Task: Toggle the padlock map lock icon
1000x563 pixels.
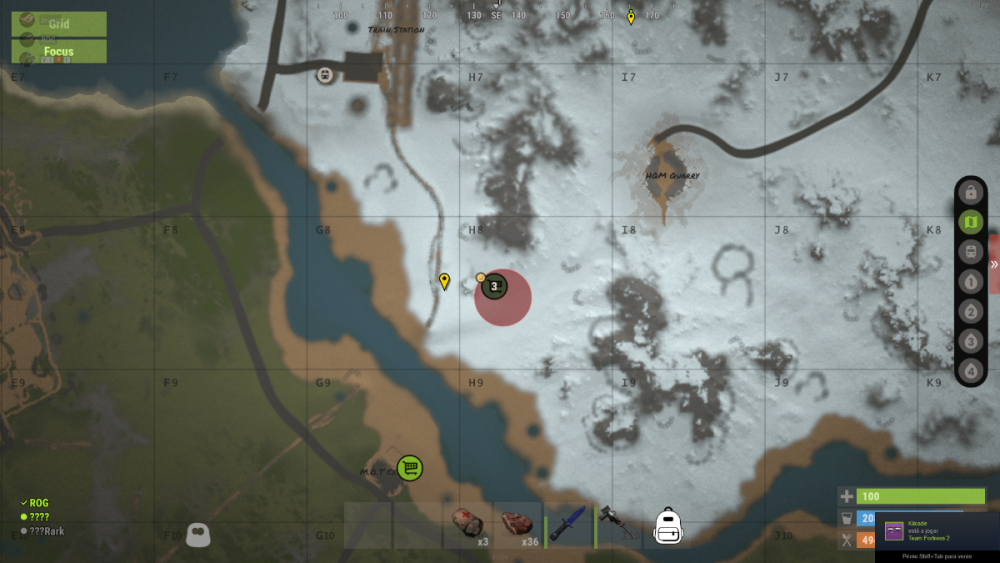Action: pos(970,192)
